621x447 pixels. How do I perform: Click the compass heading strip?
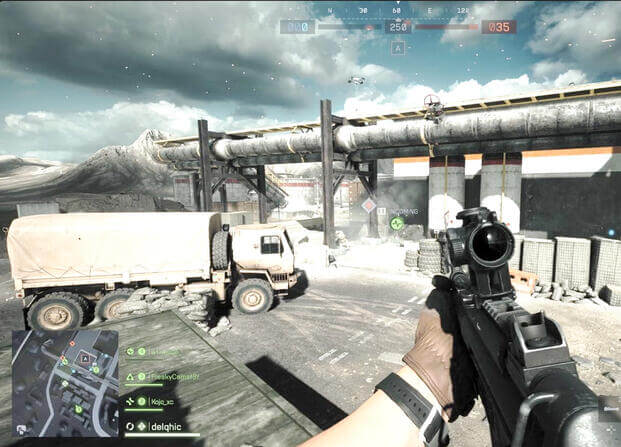pos(398,11)
